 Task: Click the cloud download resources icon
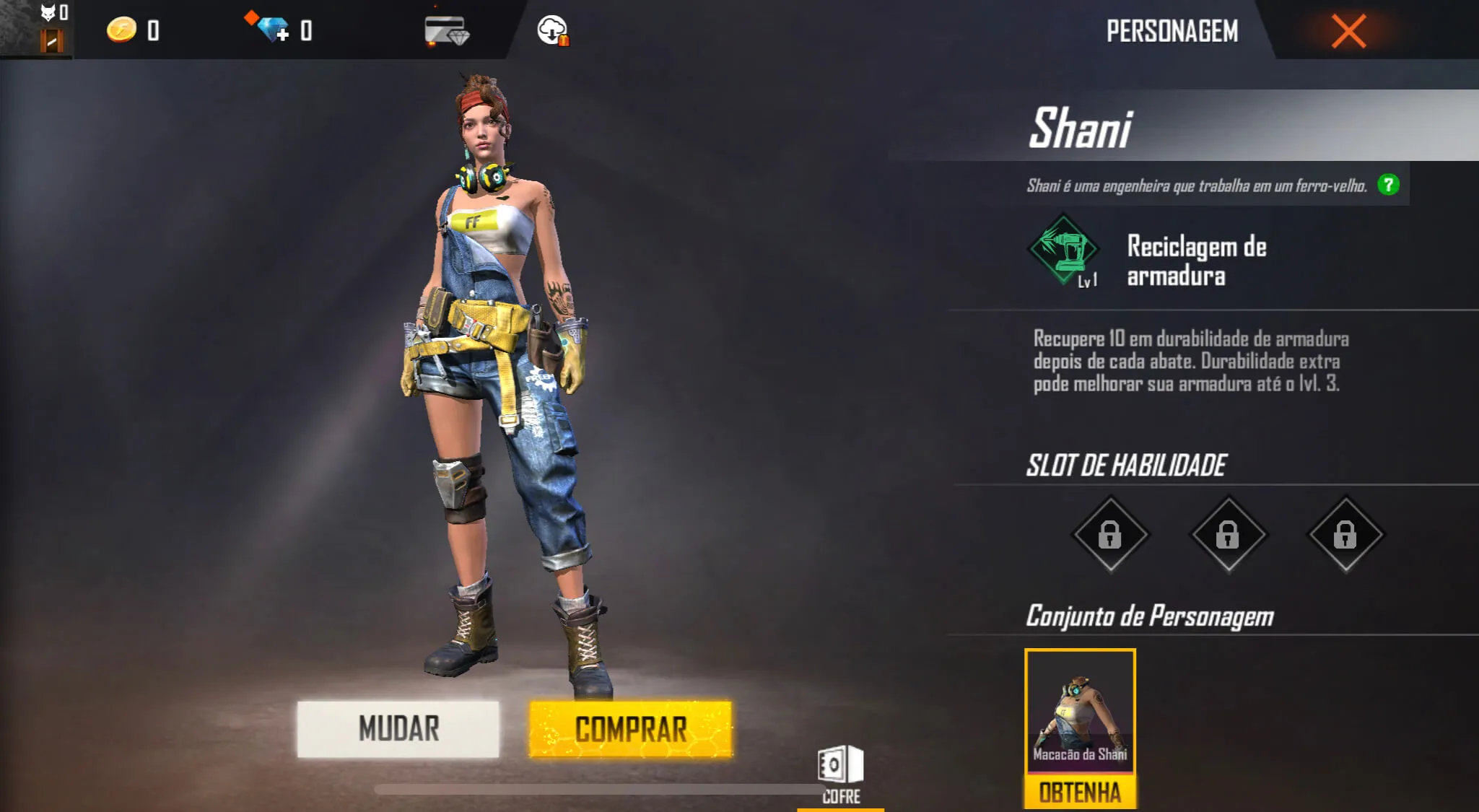552,30
